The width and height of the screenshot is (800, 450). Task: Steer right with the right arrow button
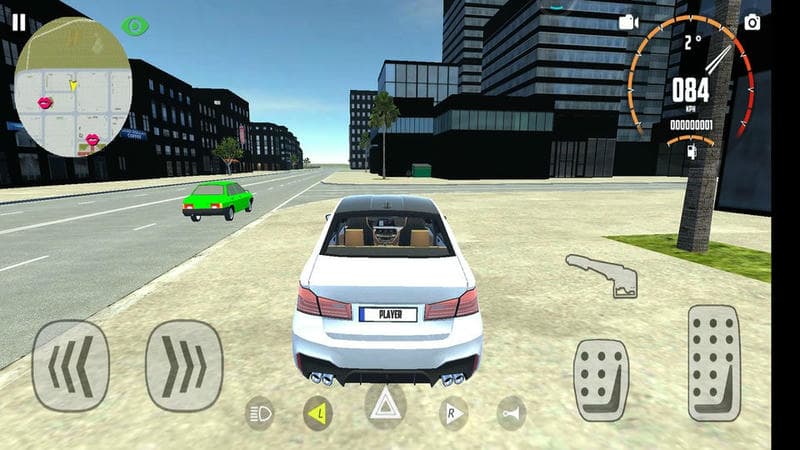tap(184, 365)
